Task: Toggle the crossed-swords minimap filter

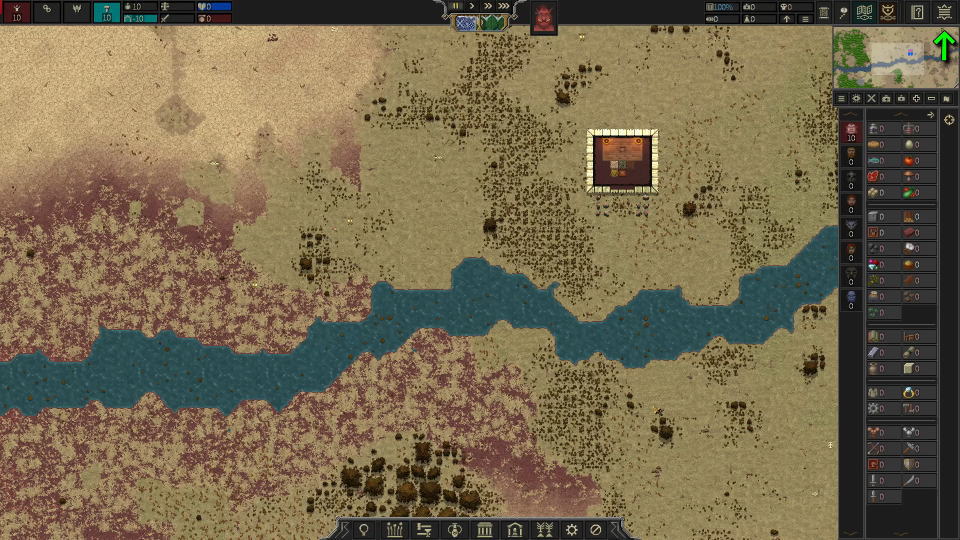Action: tap(871, 99)
